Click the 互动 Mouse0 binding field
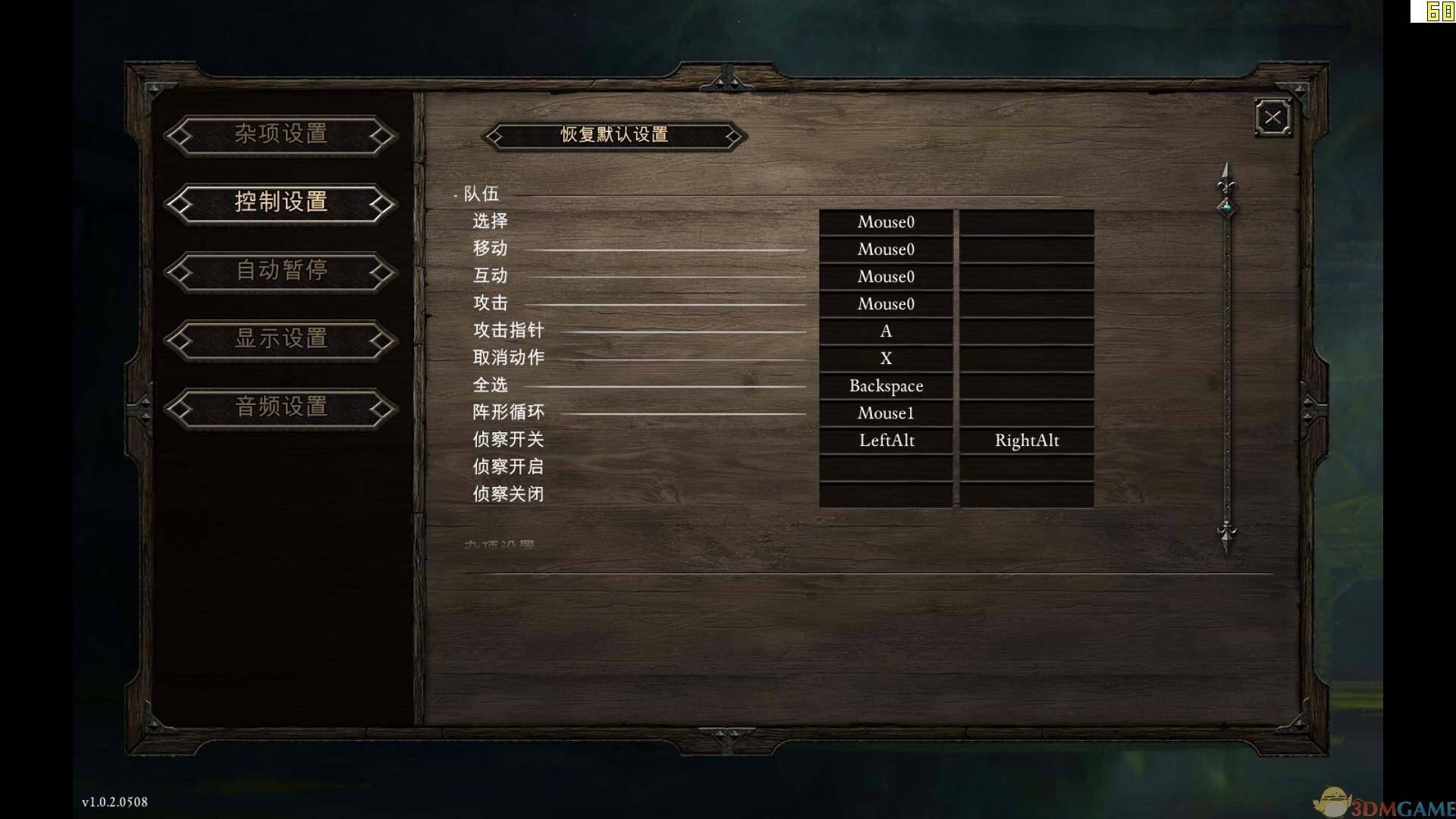This screenshot has height=819, width=1456. (x=886, y=276)
